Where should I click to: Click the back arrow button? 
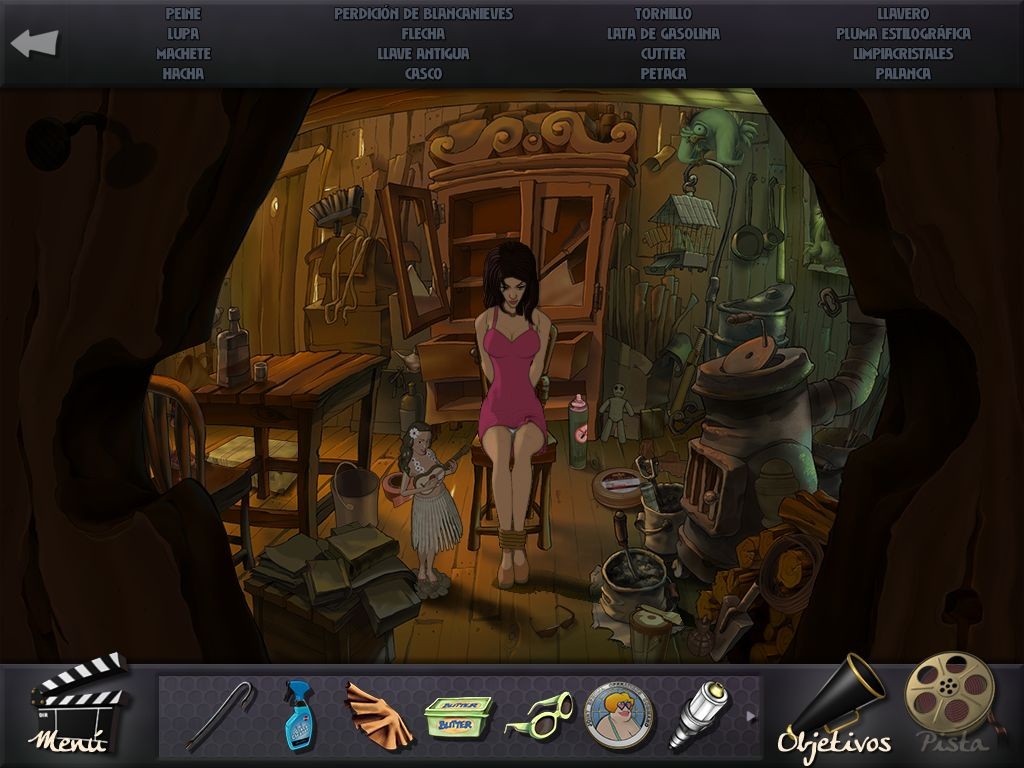(35, 43)
